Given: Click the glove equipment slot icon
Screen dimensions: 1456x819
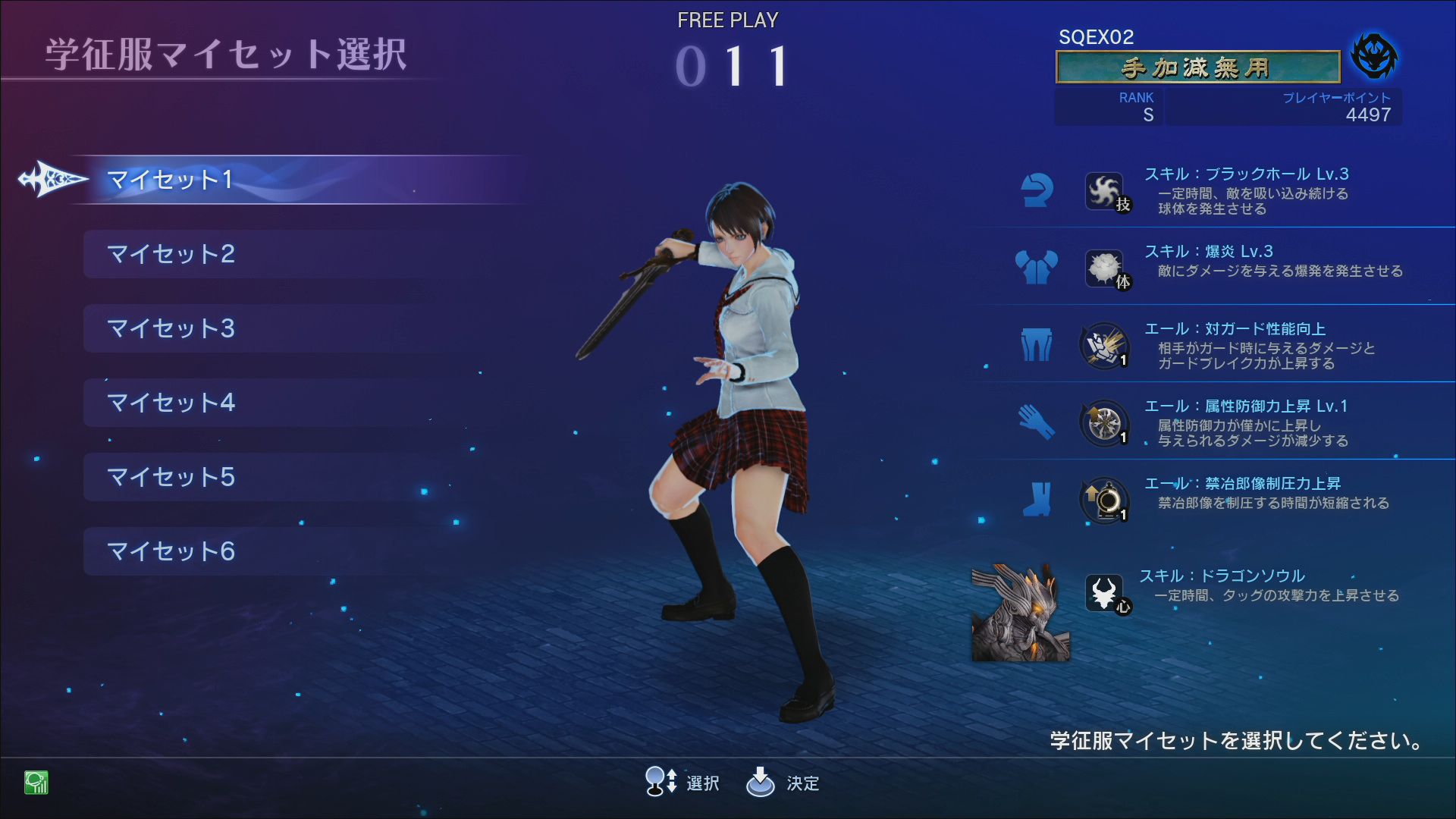Looking at the screenshot, I should tap(1037, 422).
